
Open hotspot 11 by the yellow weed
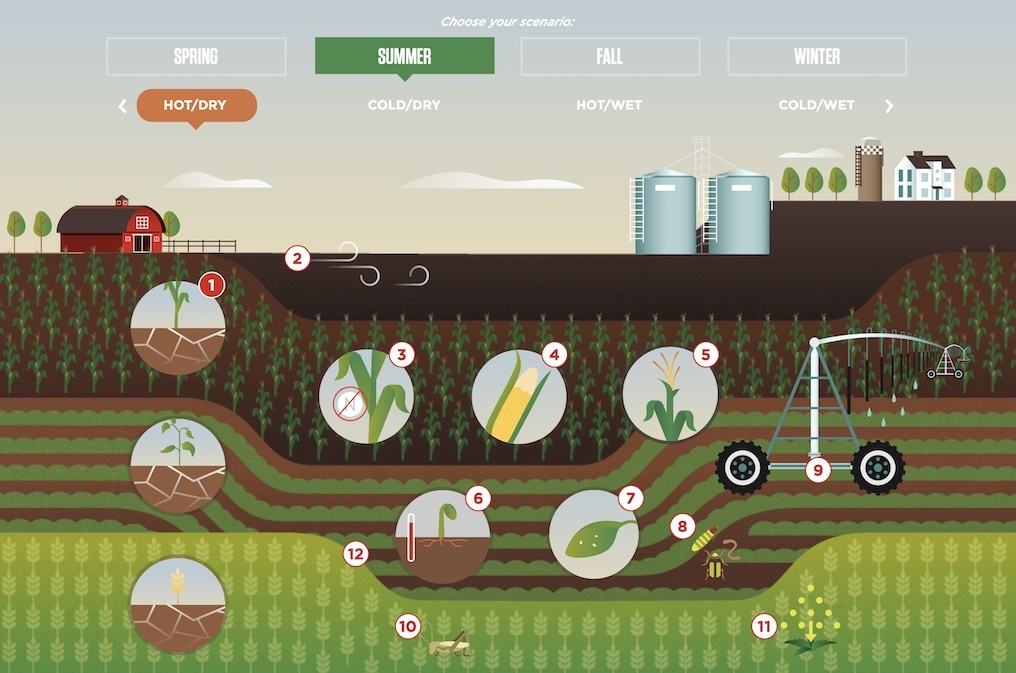765,627
